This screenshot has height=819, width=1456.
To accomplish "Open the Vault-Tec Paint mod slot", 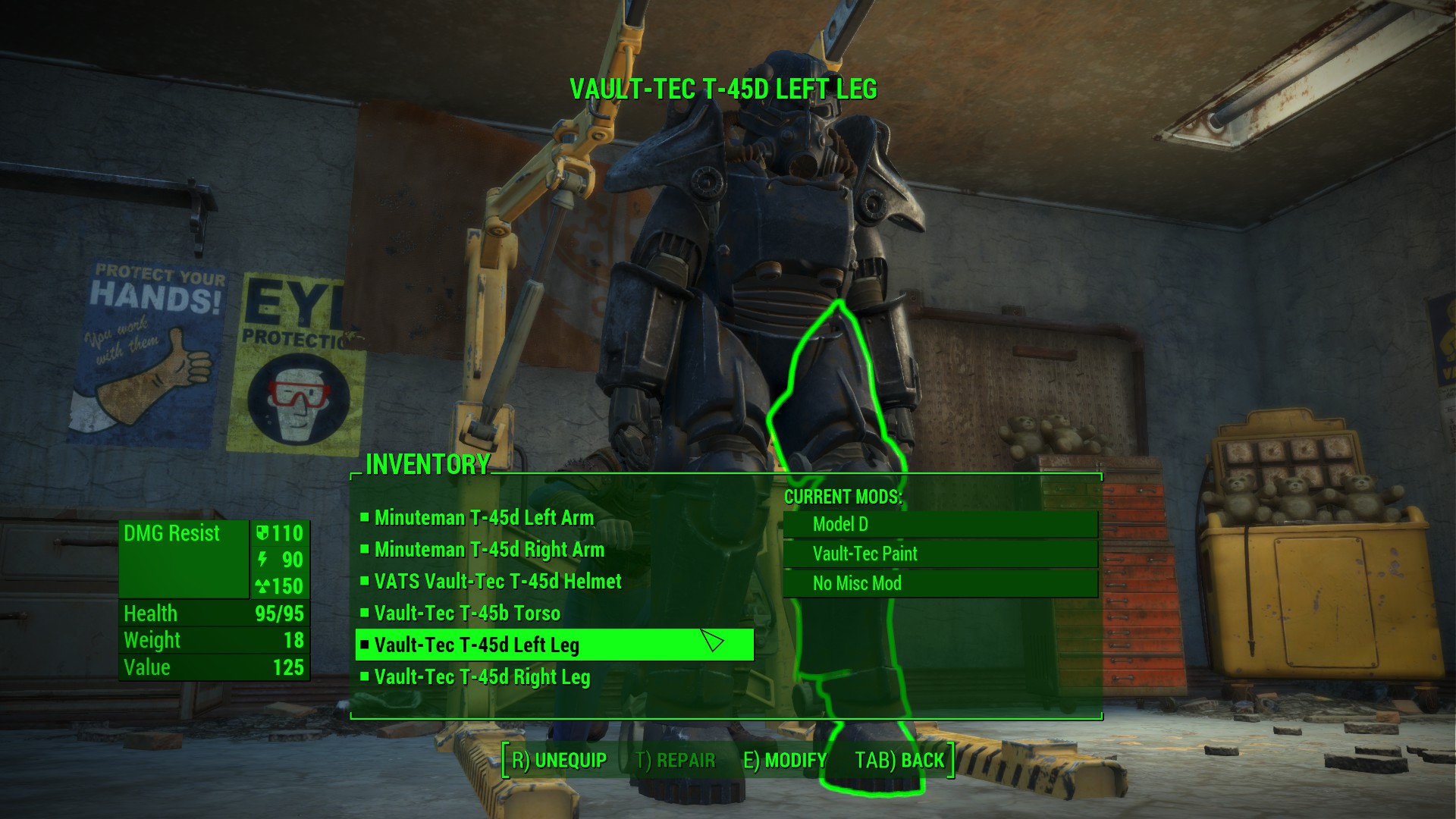I will coord(940,554).
